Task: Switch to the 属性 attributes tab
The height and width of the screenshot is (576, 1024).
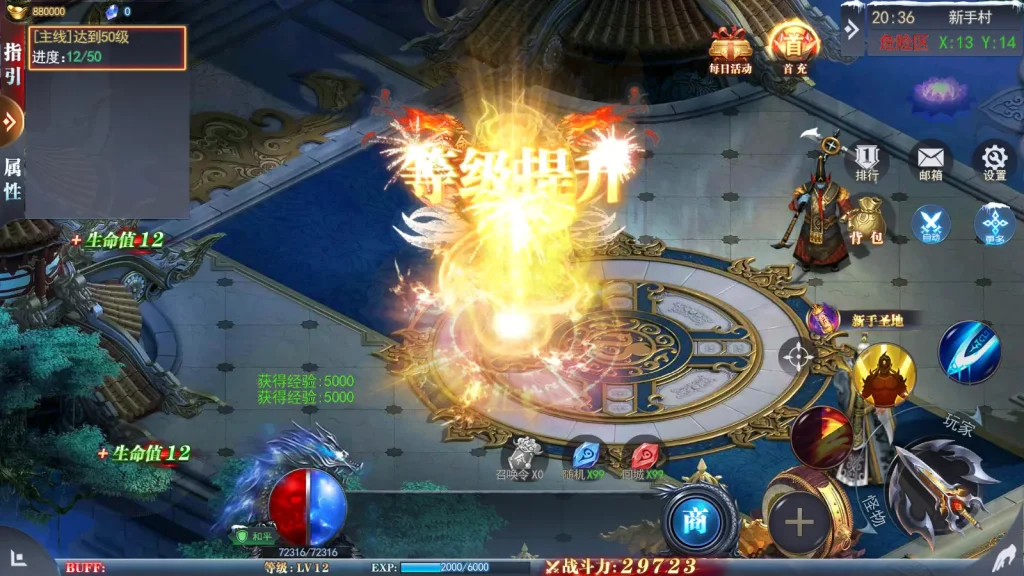Action: tap(12, 178)
